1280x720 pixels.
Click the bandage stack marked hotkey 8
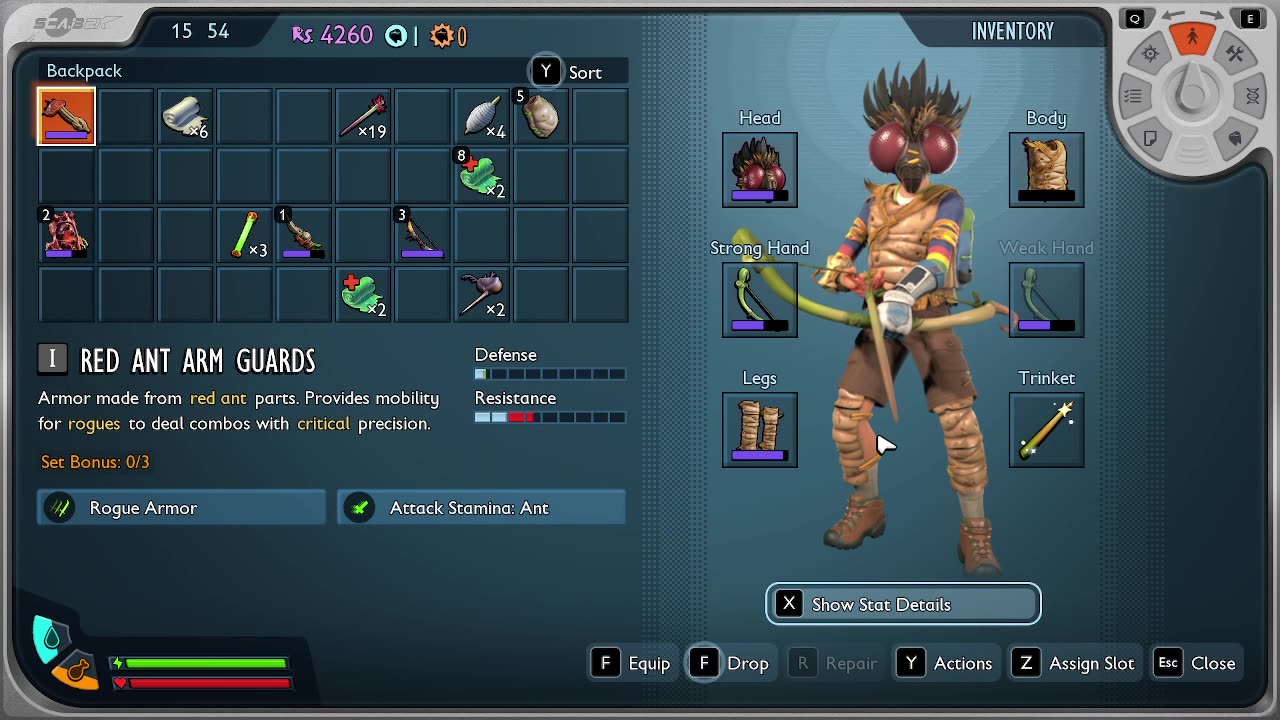point(481,175)
